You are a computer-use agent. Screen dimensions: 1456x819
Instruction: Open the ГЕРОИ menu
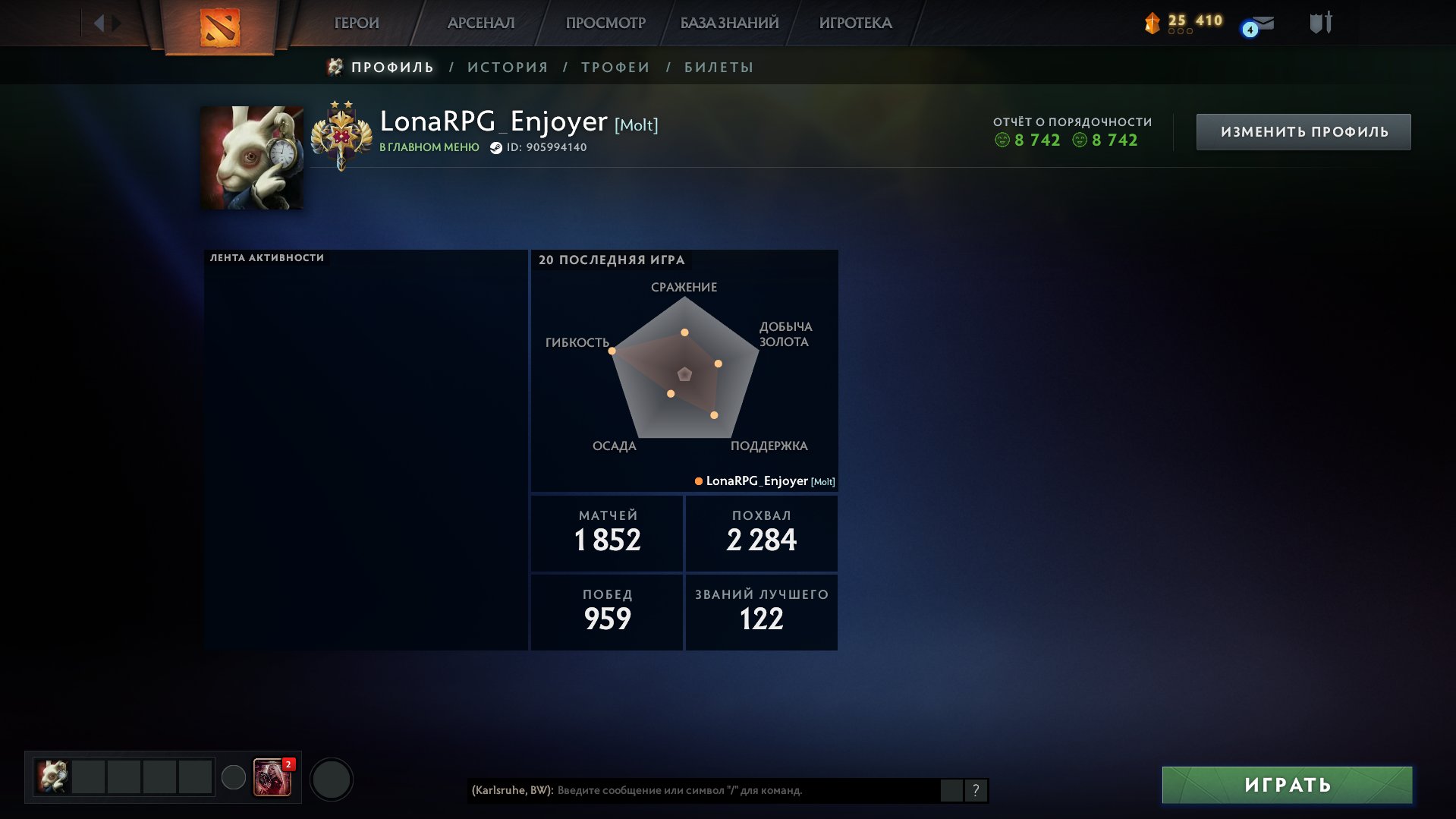point(355,22)
